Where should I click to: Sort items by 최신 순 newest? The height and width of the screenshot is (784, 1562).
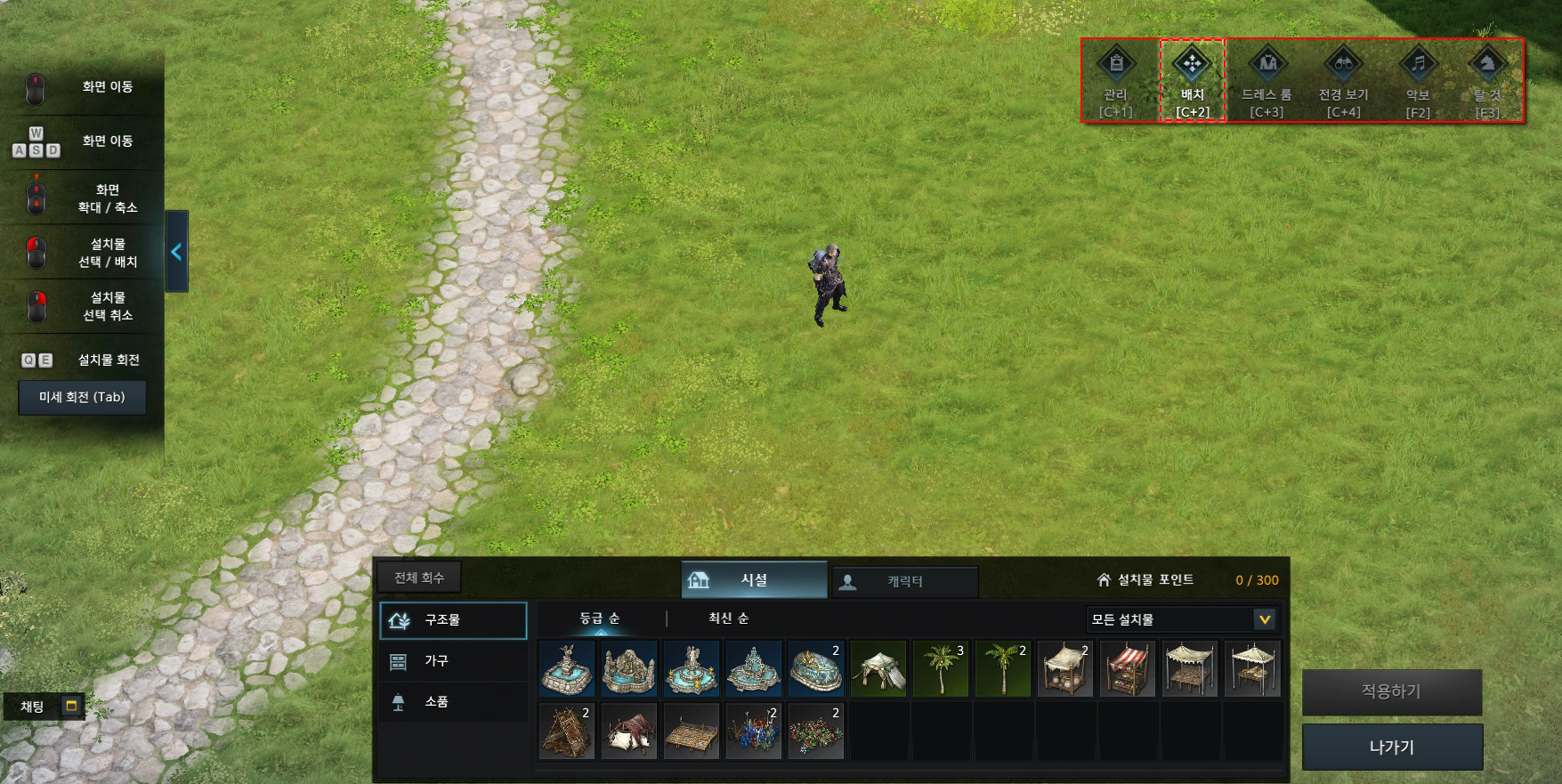(728, 618)
